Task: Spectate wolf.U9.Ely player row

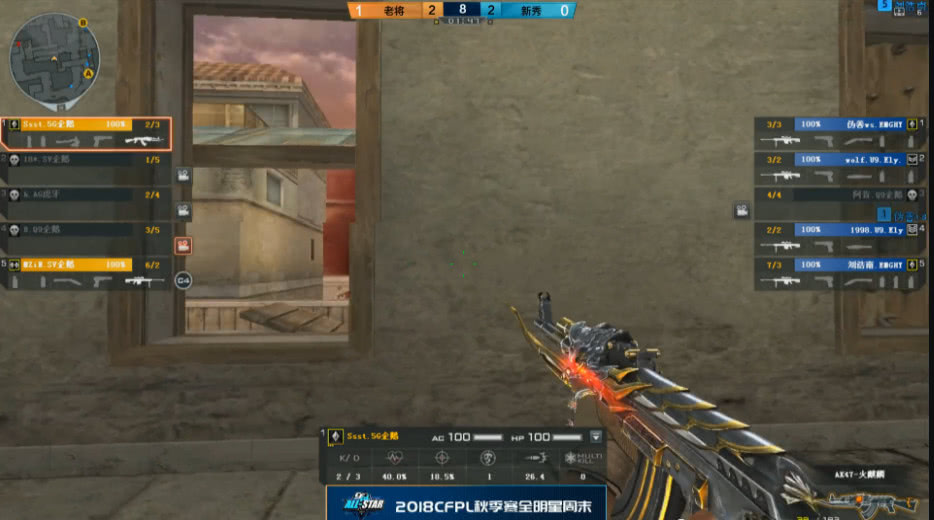Action: click(836, 167)
